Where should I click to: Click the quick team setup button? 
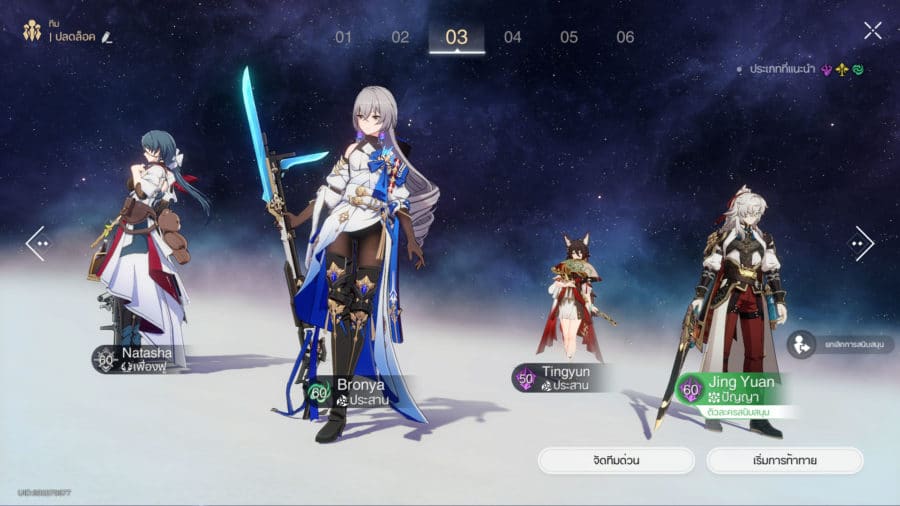point(616,460)
